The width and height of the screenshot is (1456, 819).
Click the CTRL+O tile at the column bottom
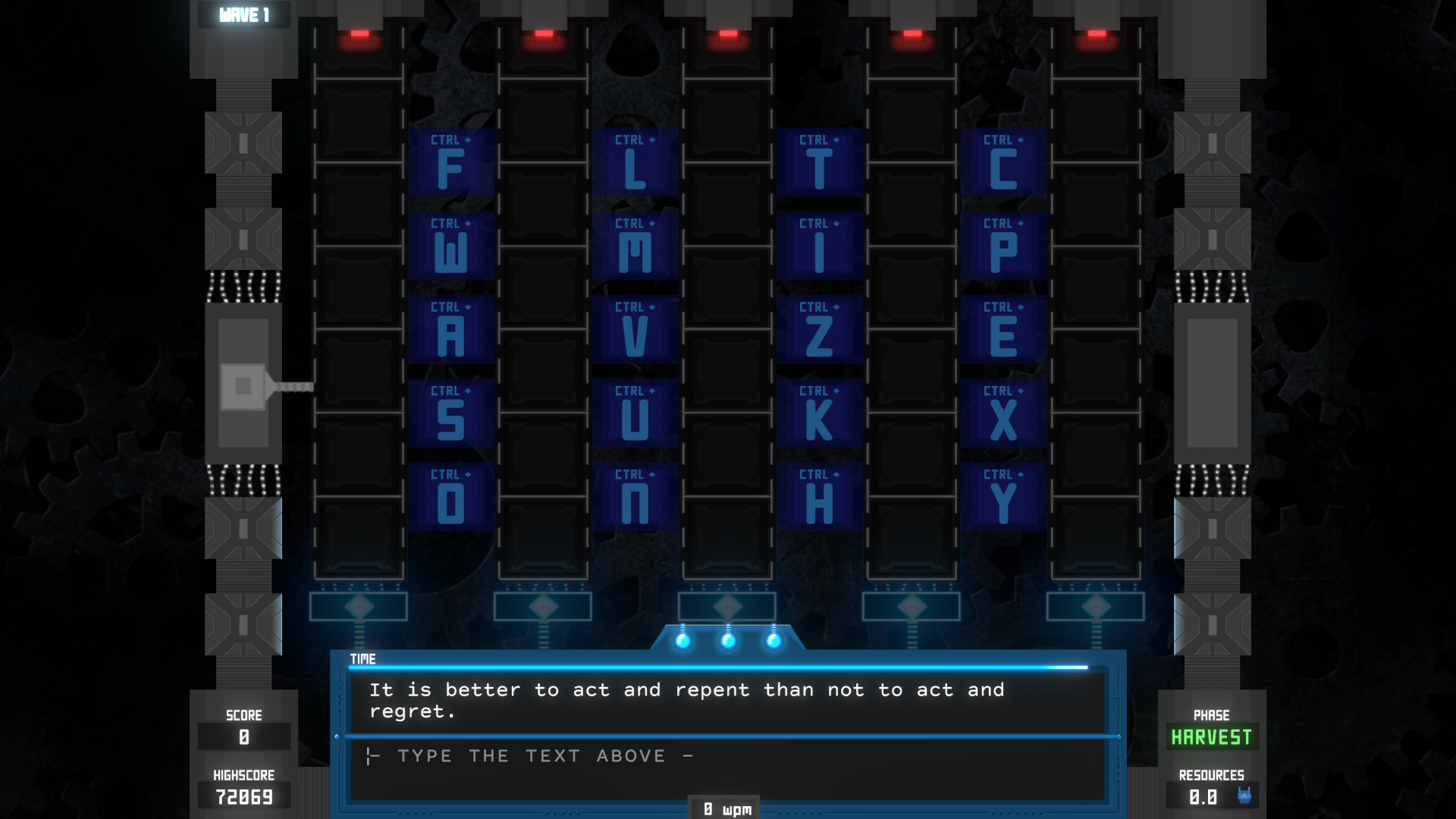point(451,497)
